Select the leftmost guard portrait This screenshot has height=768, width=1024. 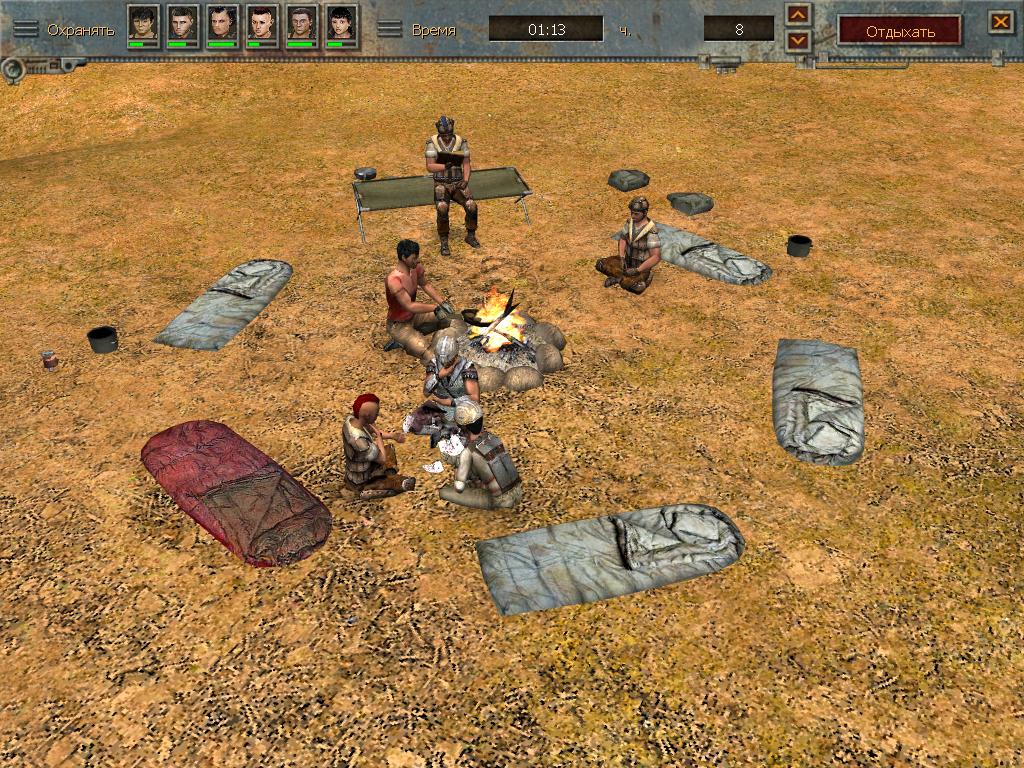[x=143, y=23]
